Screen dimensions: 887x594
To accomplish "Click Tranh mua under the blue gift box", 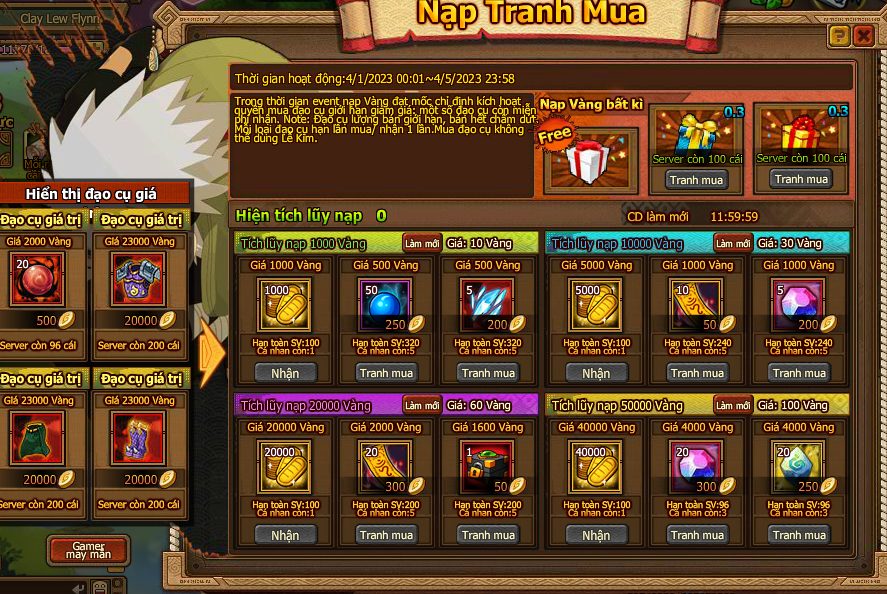I will [697, 180].
